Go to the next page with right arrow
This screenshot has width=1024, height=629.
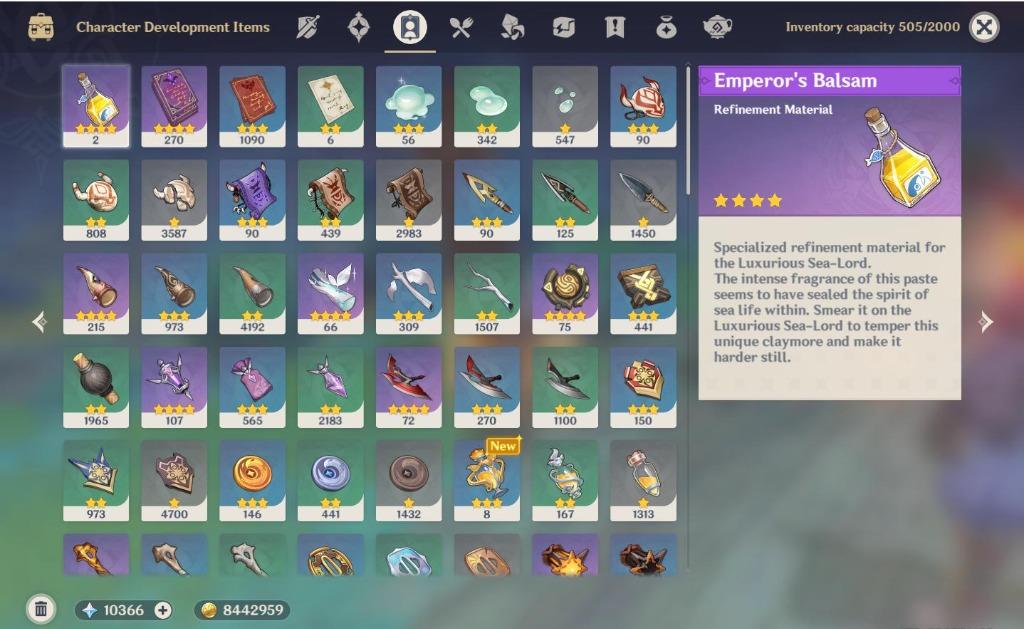986,321
